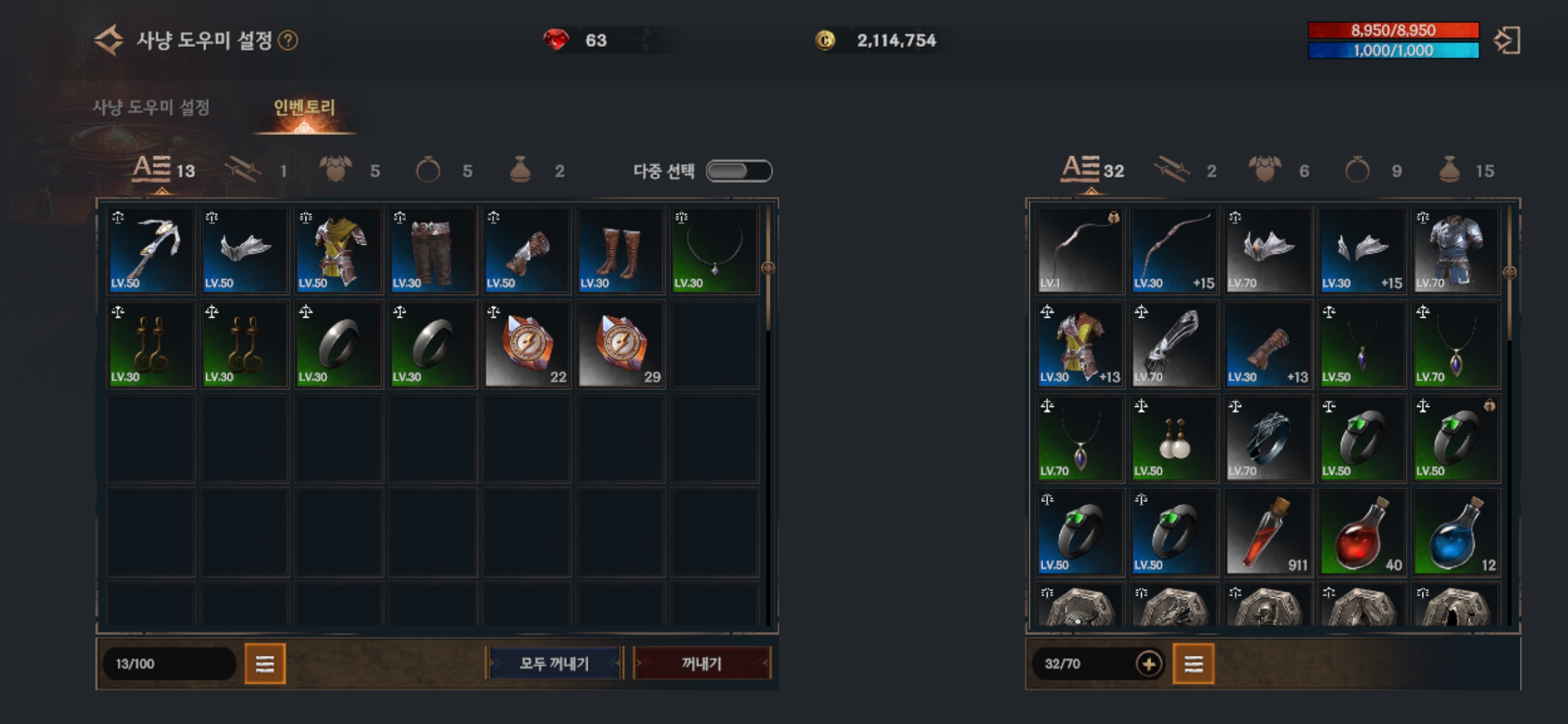This screenshot has width=1568, height=724.
Task: Open the sort menu beside 13/100
Action: click(x=265, y=664)
